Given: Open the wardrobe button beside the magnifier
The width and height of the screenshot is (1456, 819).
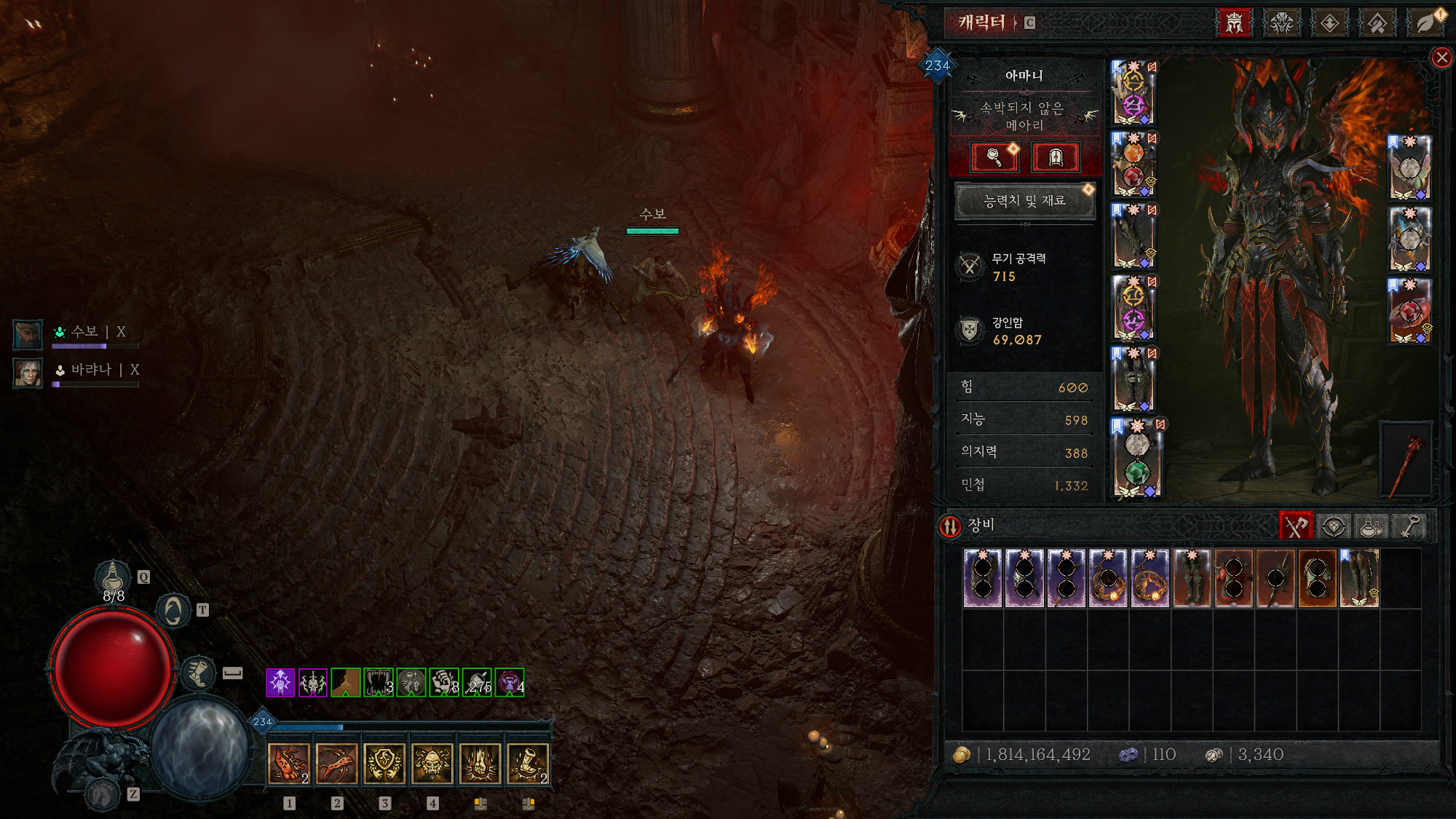Looking at the screenshot, I should 1056,157.
